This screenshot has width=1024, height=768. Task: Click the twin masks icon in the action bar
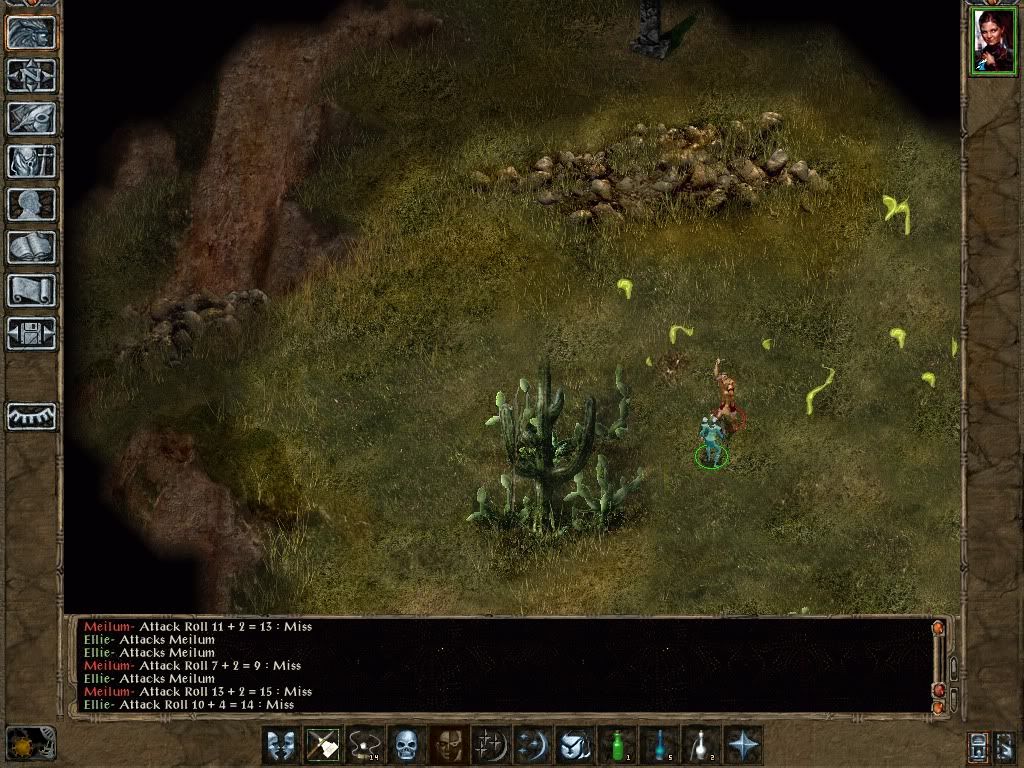pyautogui.click(x=280, y=745)
